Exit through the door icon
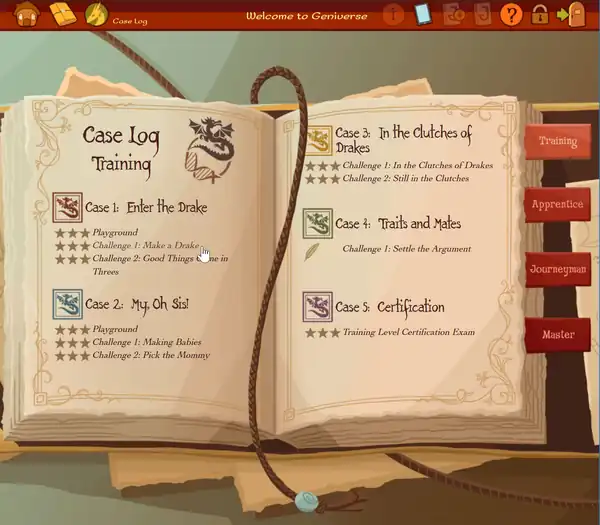 coord(571,14)
